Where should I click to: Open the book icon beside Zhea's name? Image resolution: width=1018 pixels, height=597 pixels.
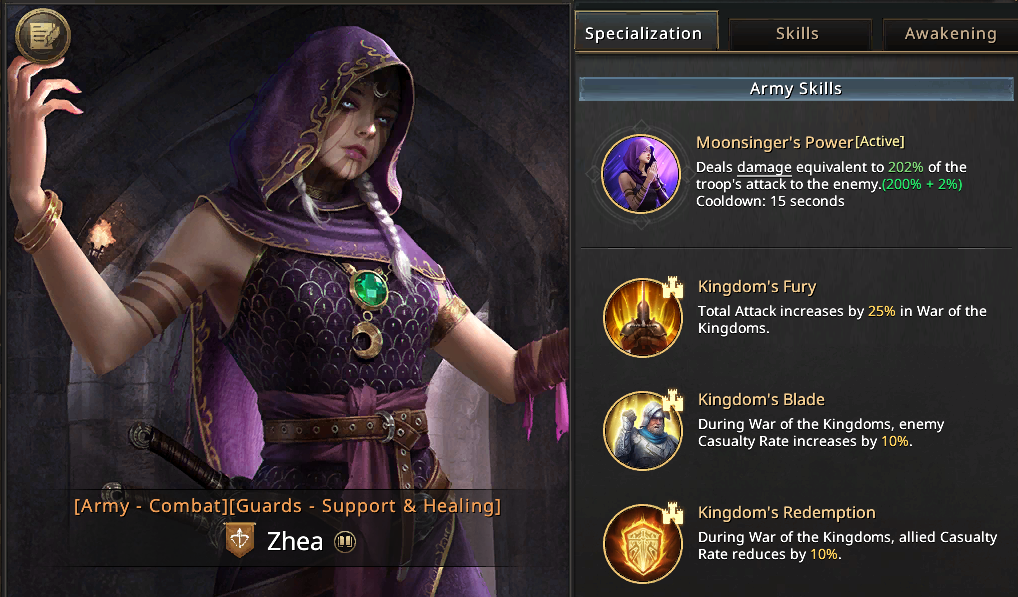click(x=345, y=542)
